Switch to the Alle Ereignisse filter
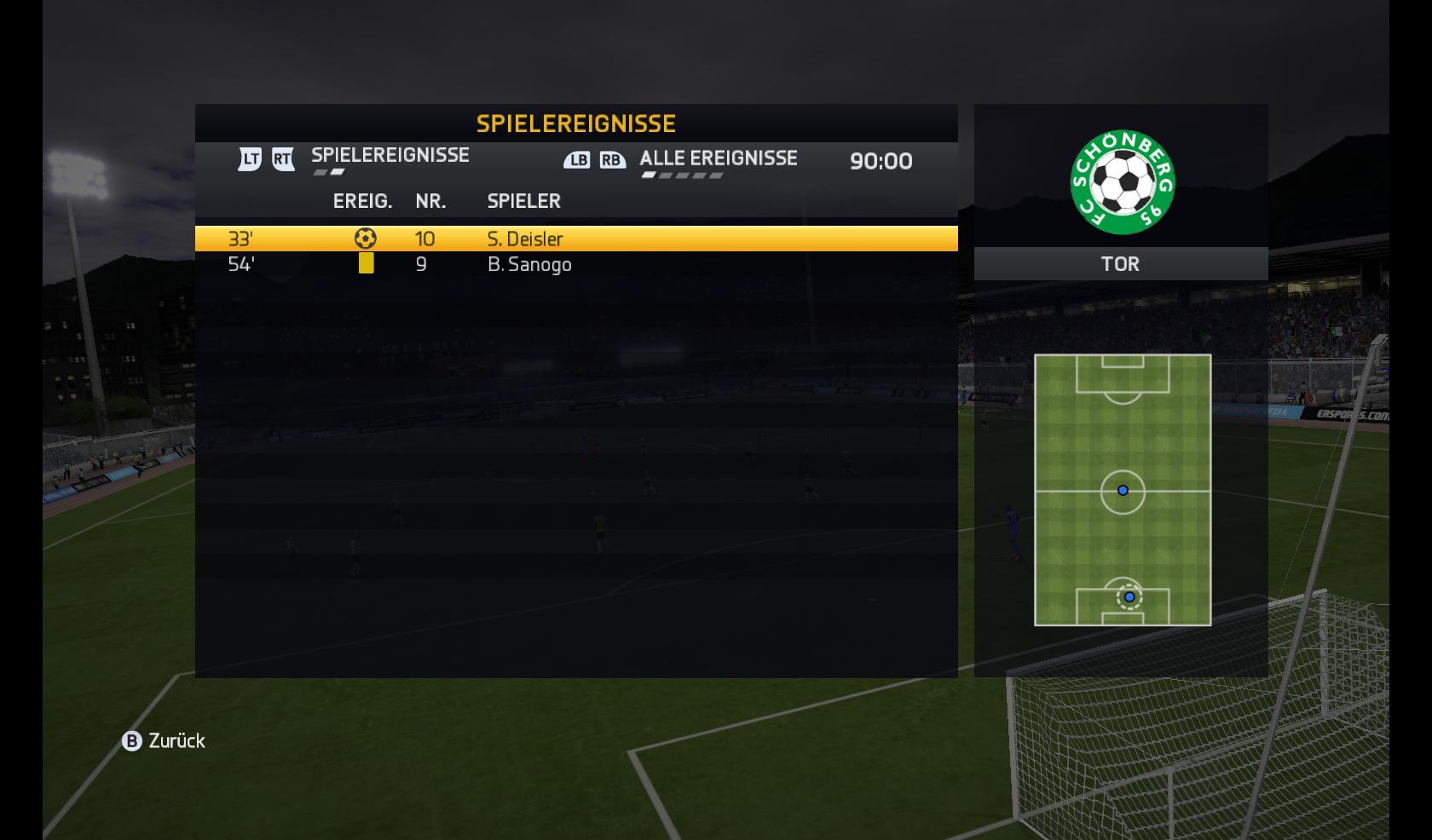The width and height of the screenshot is (1432, 840). coord(718,158)
